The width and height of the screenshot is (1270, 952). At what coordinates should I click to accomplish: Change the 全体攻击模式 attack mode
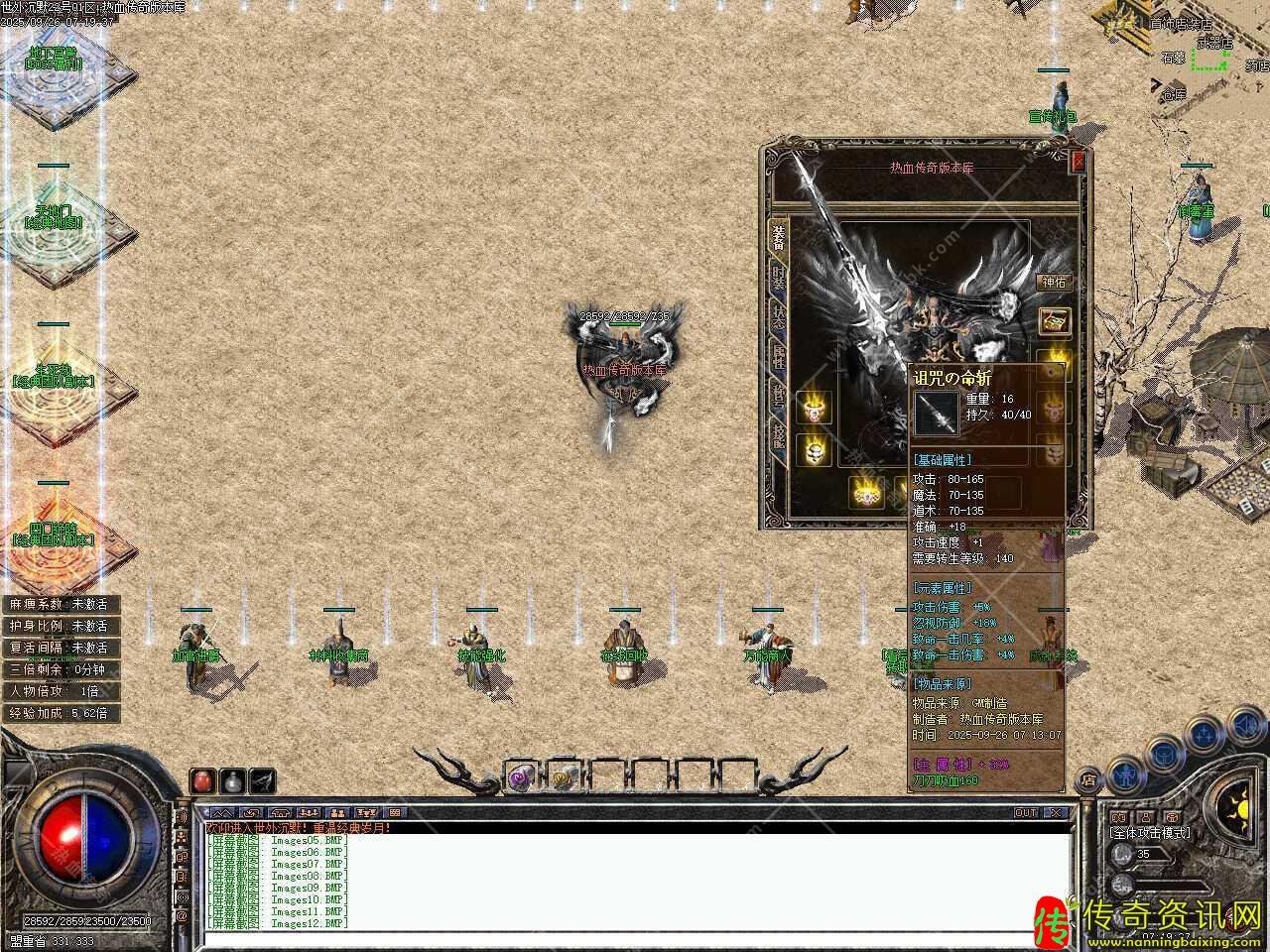tap(1151, 833)
